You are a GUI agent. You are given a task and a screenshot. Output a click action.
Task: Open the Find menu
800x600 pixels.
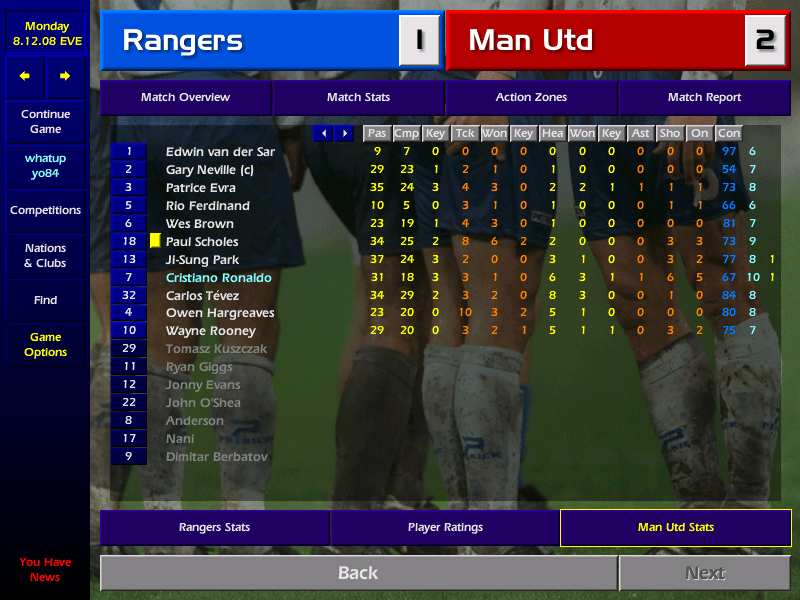pos(45,300)
